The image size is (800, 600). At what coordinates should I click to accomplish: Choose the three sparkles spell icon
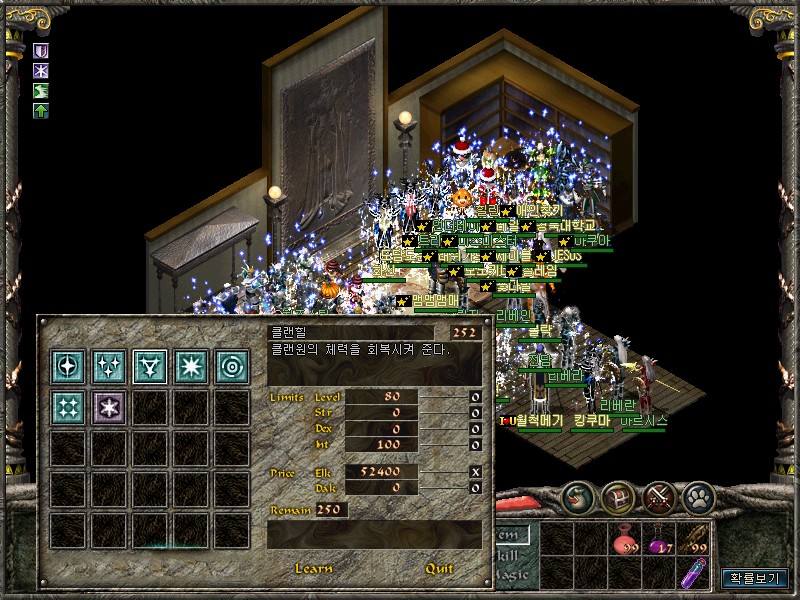point(108,365)
